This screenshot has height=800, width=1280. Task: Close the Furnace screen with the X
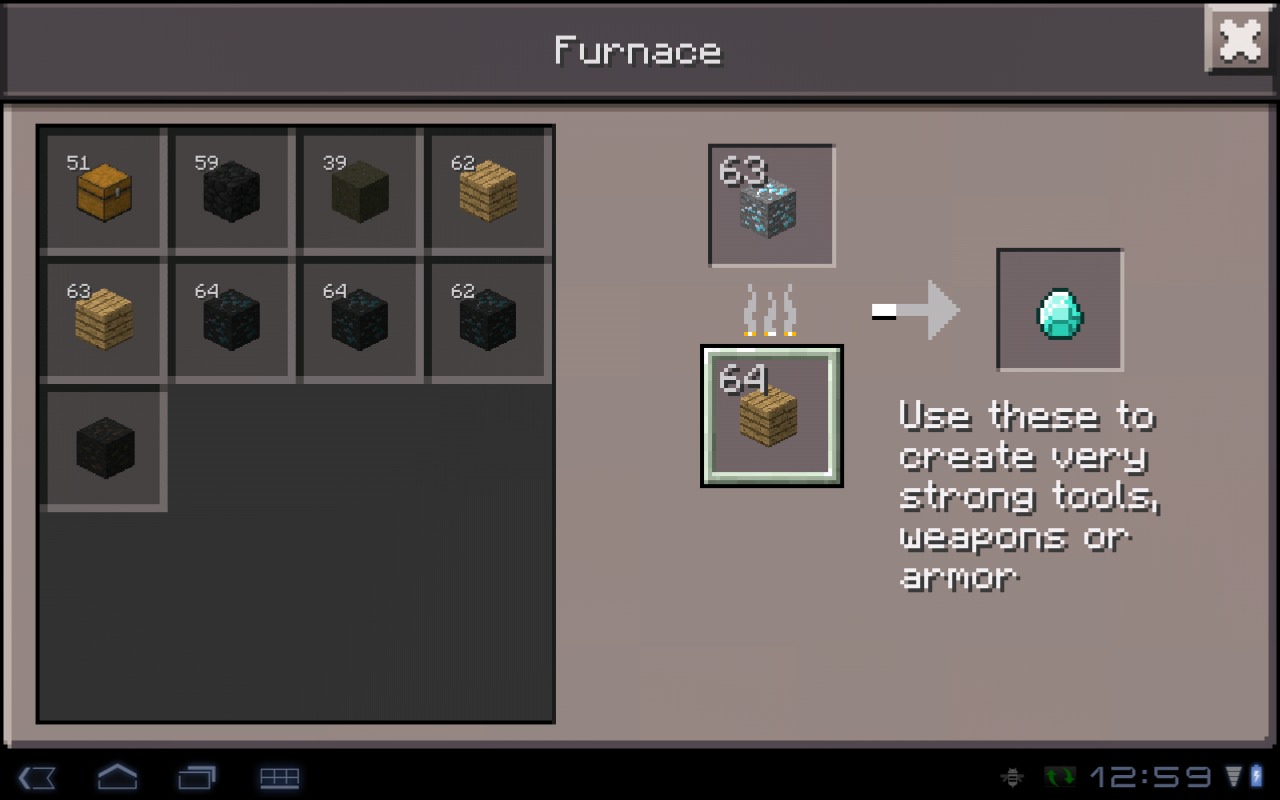pos(1238,40)
